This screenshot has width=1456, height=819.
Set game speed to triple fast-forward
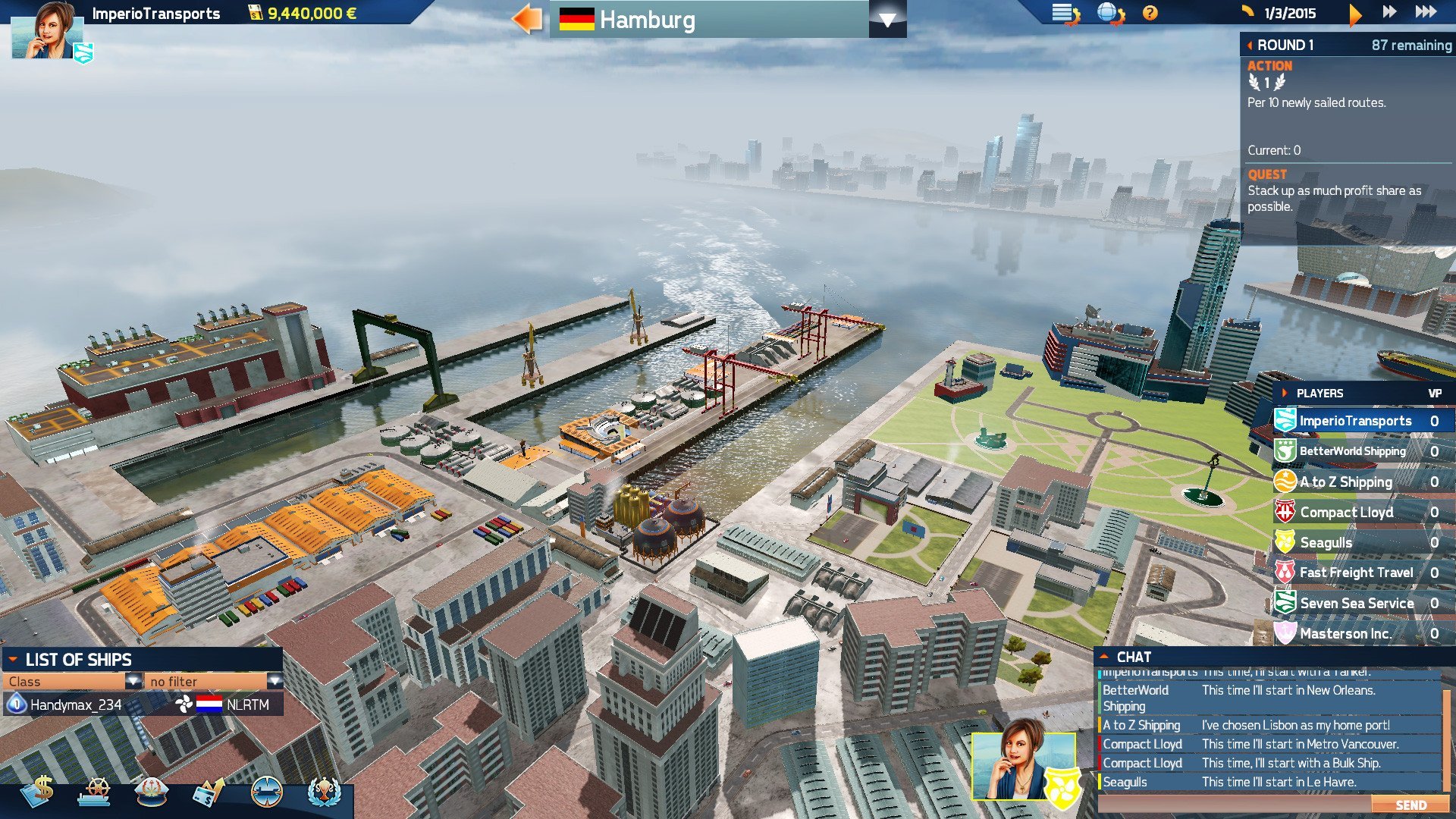point(1426,12)
